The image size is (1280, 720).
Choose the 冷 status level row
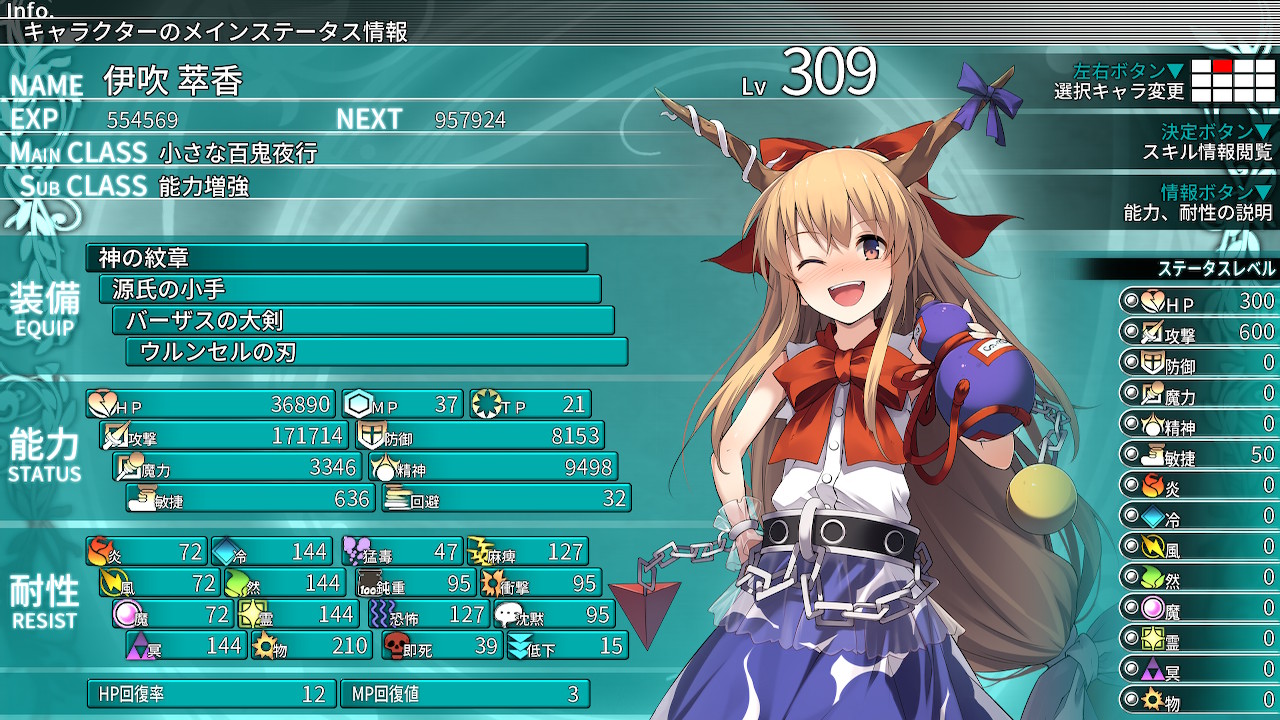click(x=1198, y=516)
